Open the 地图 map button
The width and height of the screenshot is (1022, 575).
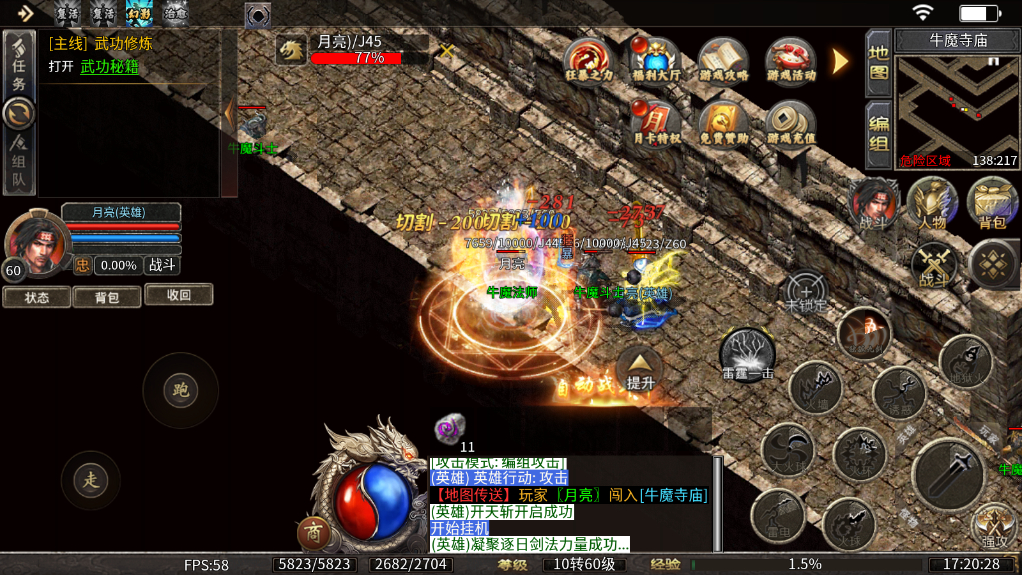pyautogui.click(x=878, y=63)
